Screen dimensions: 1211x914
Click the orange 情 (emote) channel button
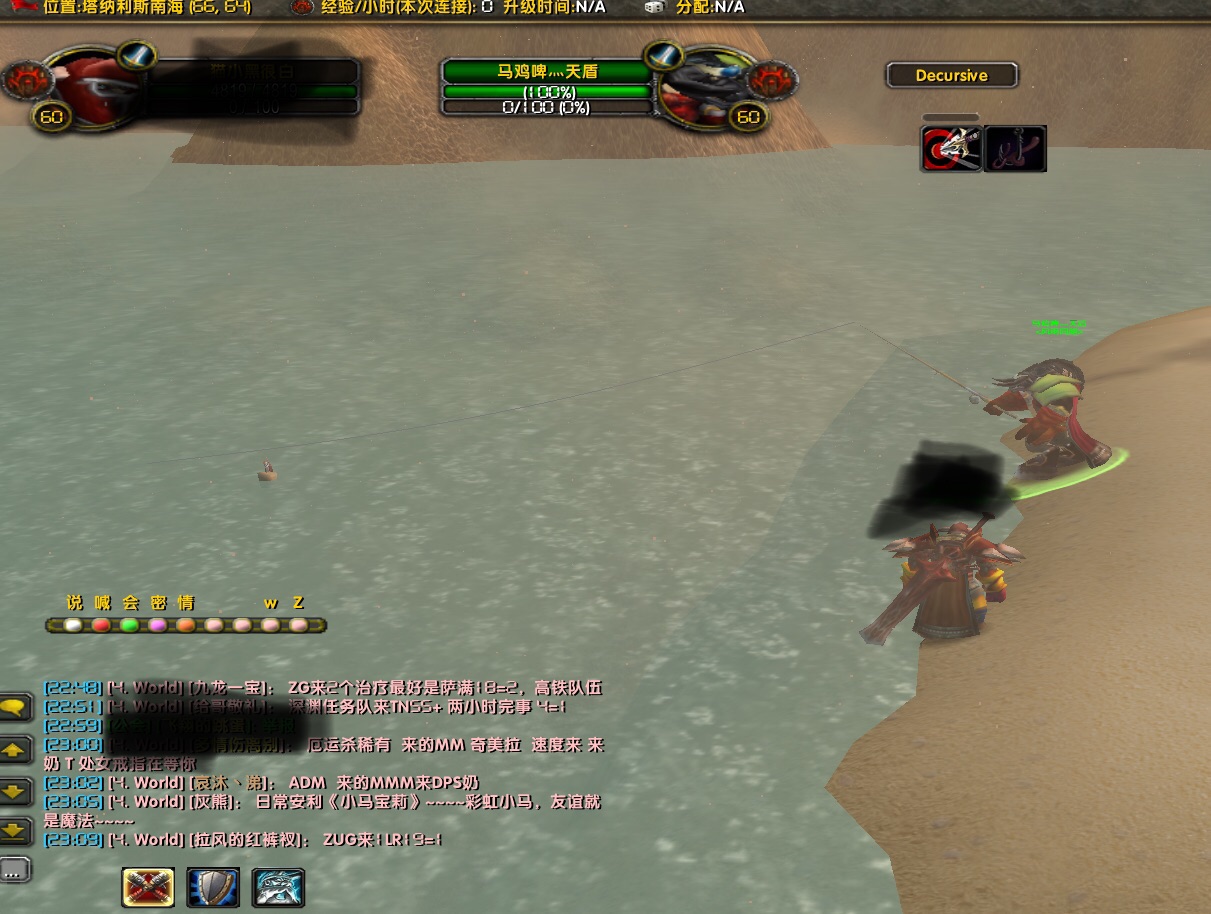pyautogui.click(x=186, y=625)
